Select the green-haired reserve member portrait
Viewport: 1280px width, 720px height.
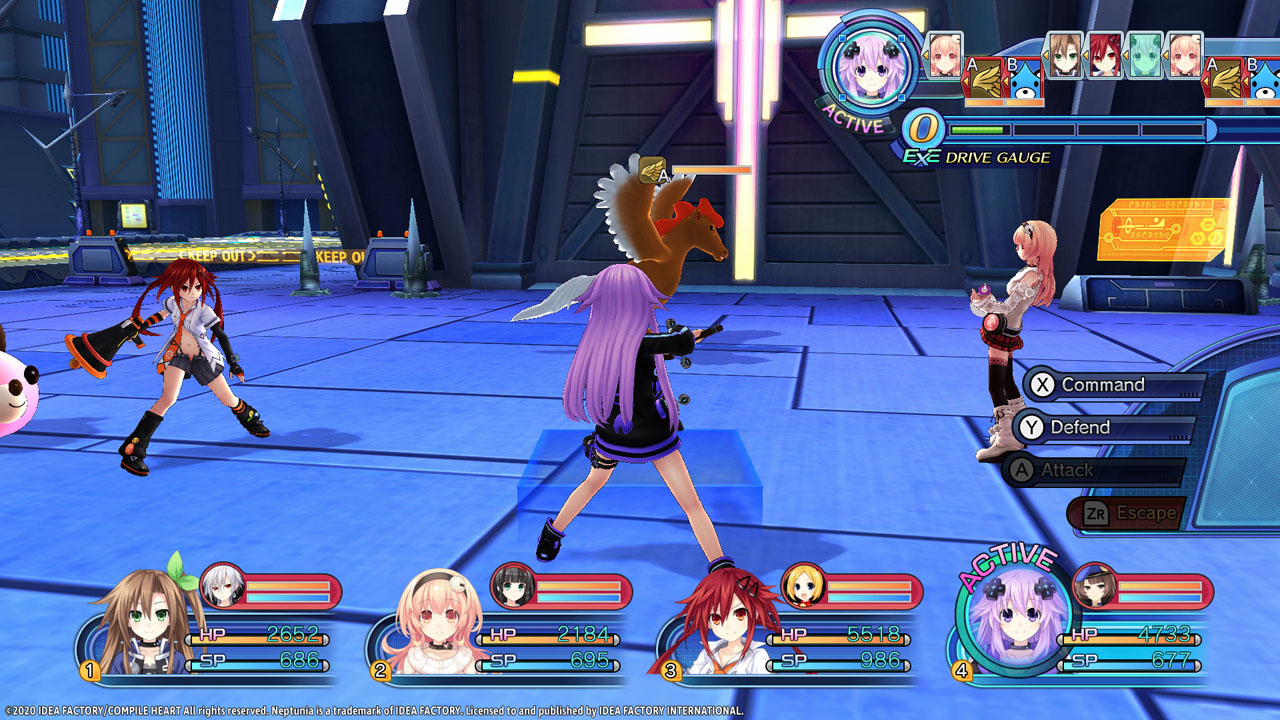point(1144,53)
